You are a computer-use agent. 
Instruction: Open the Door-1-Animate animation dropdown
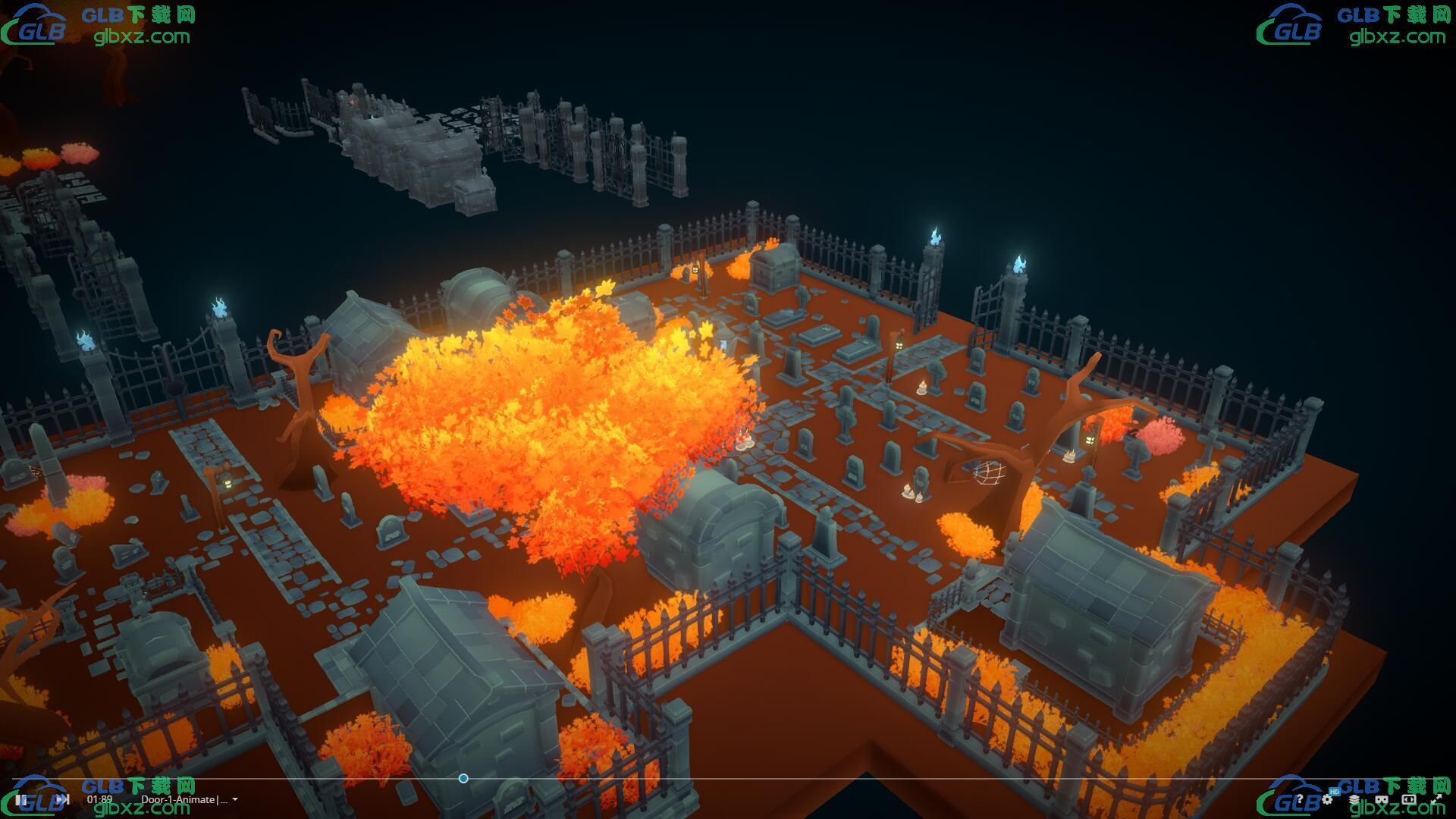pos(235,799)
